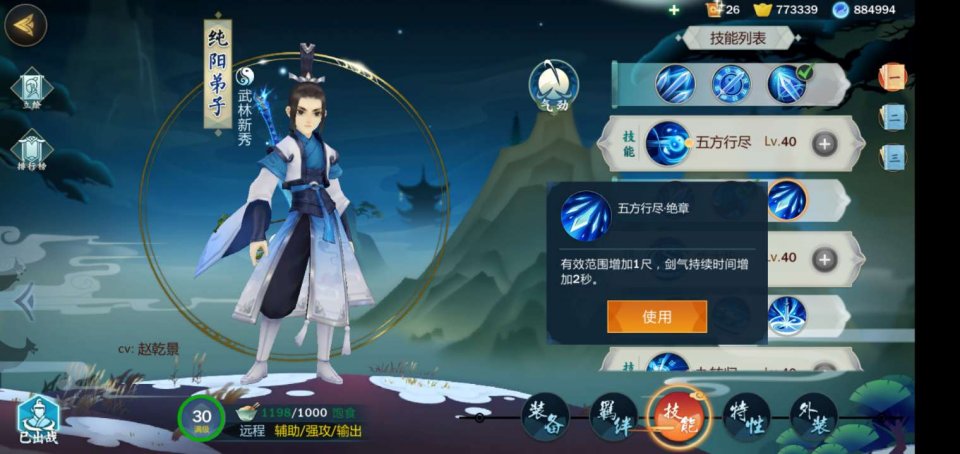This screenshot has height=454, width=960.
Task: Go back with the golden arrow button
Action: [26, 26]
